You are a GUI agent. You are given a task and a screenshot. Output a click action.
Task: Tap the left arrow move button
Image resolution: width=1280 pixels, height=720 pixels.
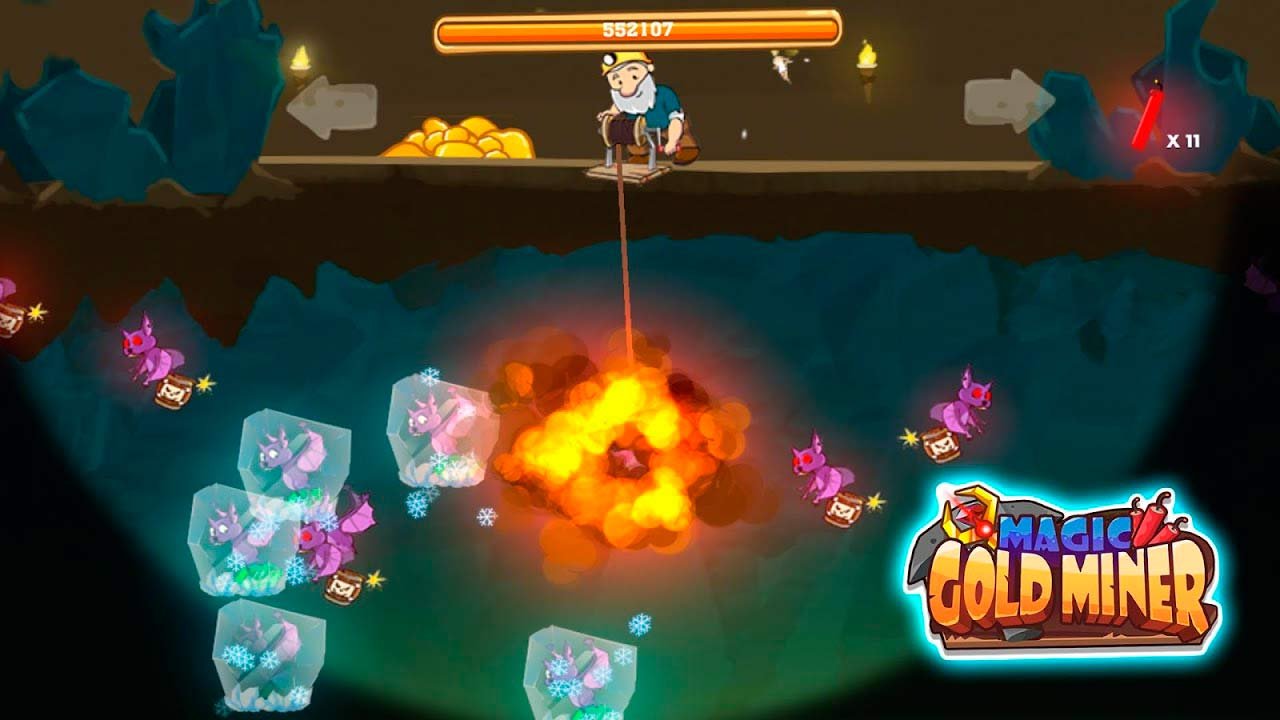pos(331,107)
